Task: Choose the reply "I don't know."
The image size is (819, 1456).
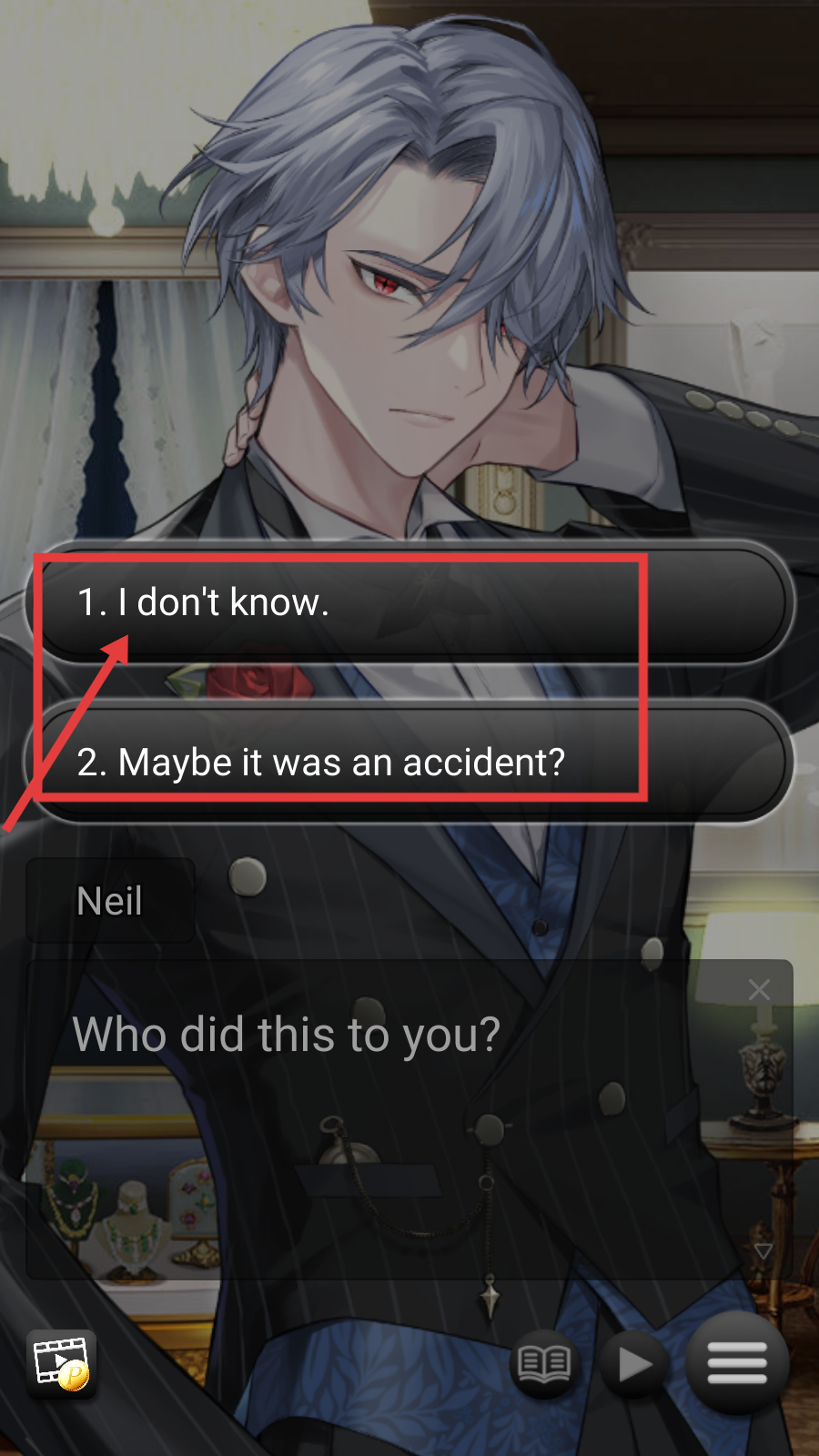Action: [x=409, y=602]
